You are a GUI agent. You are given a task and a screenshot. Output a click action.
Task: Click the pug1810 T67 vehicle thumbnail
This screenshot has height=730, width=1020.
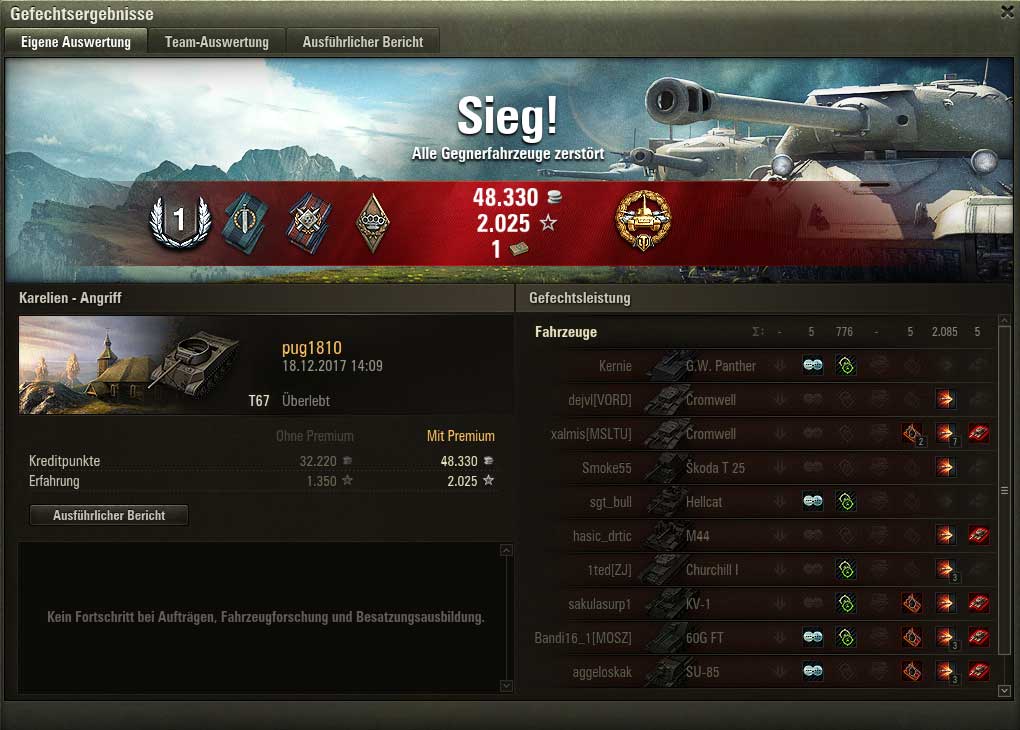pos(129,364)
